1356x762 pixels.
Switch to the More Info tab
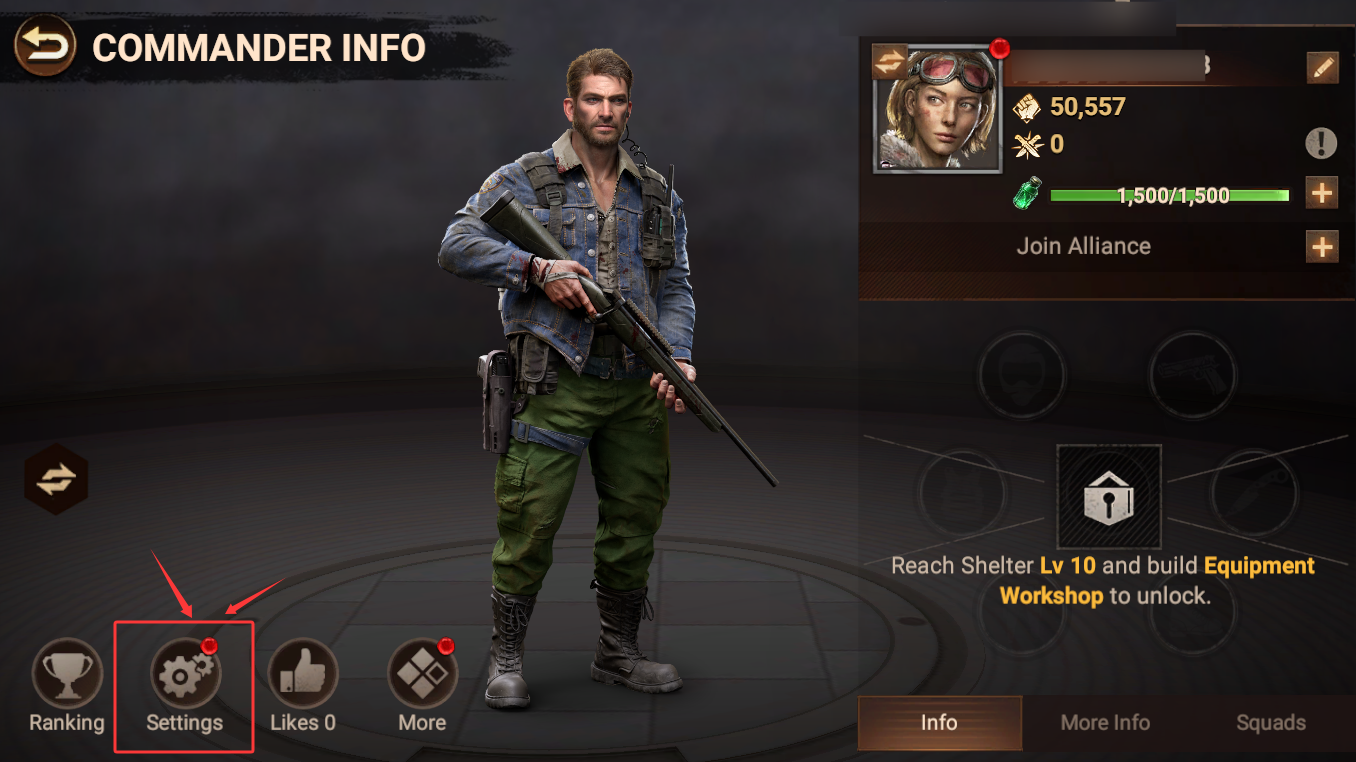[1105, 723]
